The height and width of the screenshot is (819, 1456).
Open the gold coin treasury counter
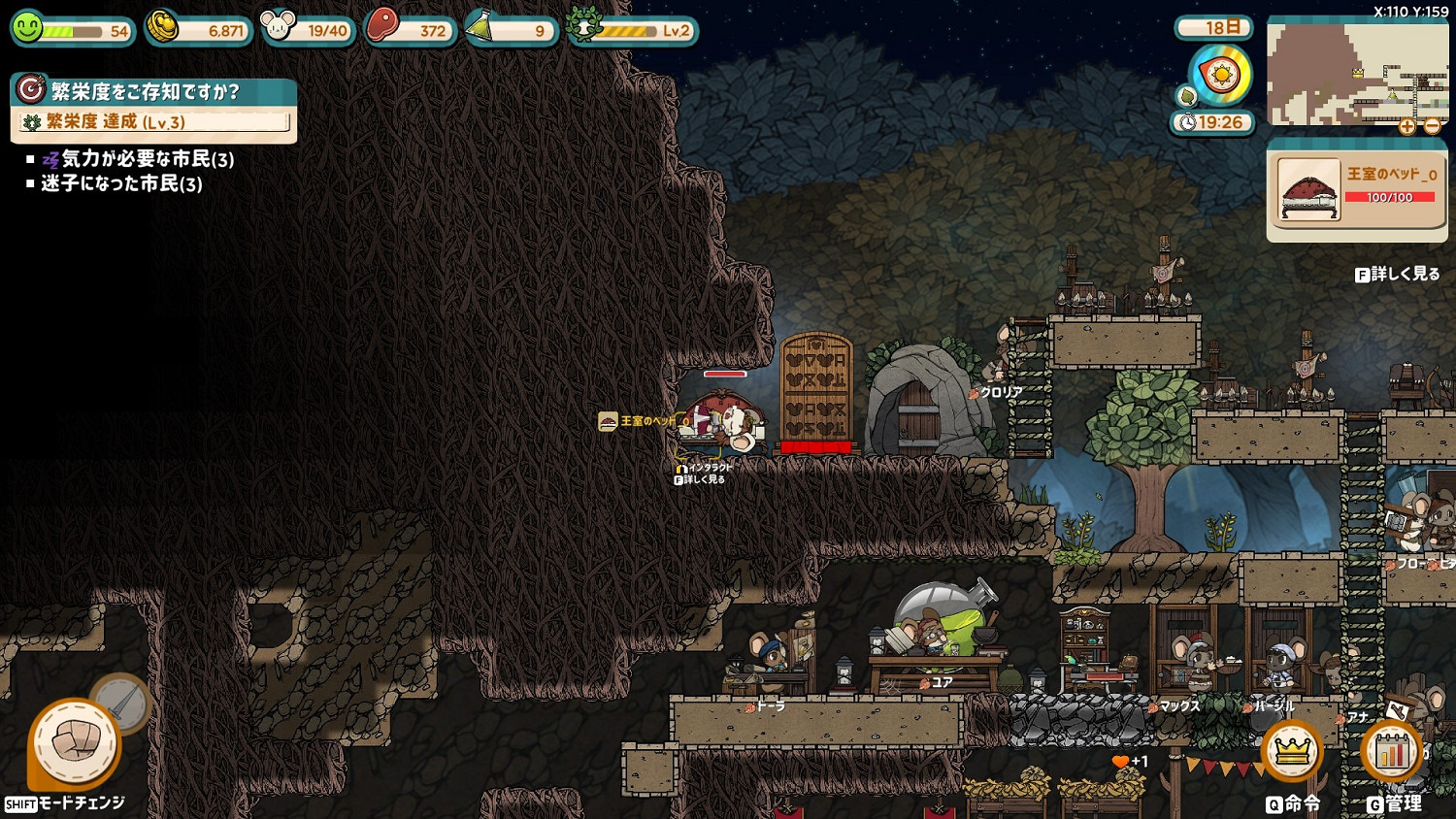pyautogui.click(x=199, y=30)
